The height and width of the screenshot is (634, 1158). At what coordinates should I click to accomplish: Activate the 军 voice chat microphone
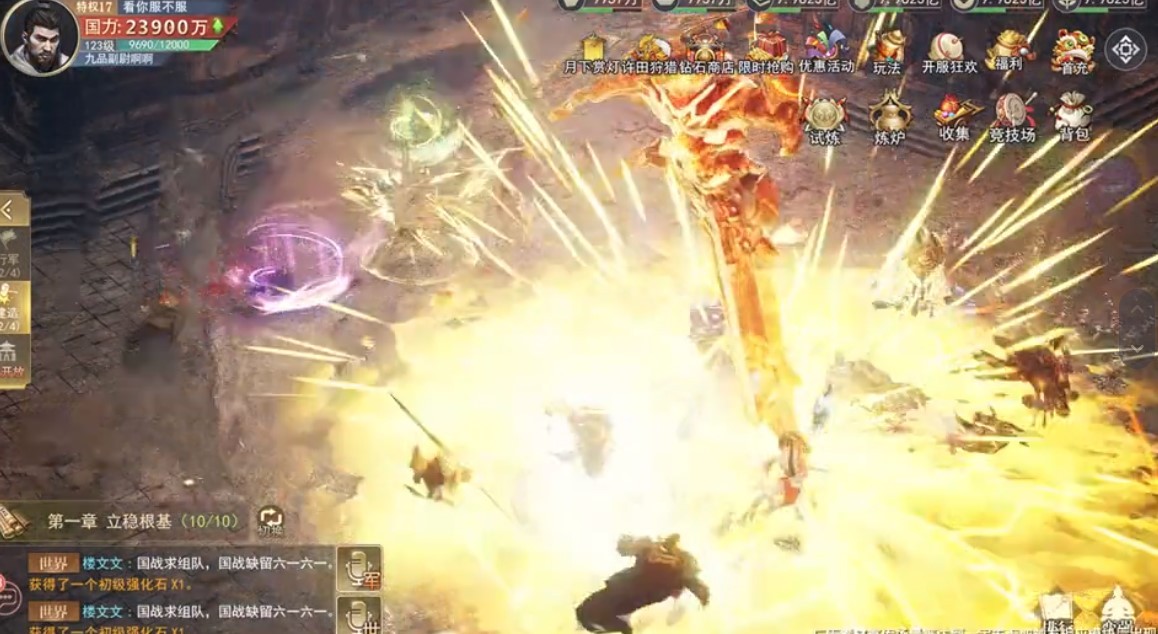coord(358,567)
